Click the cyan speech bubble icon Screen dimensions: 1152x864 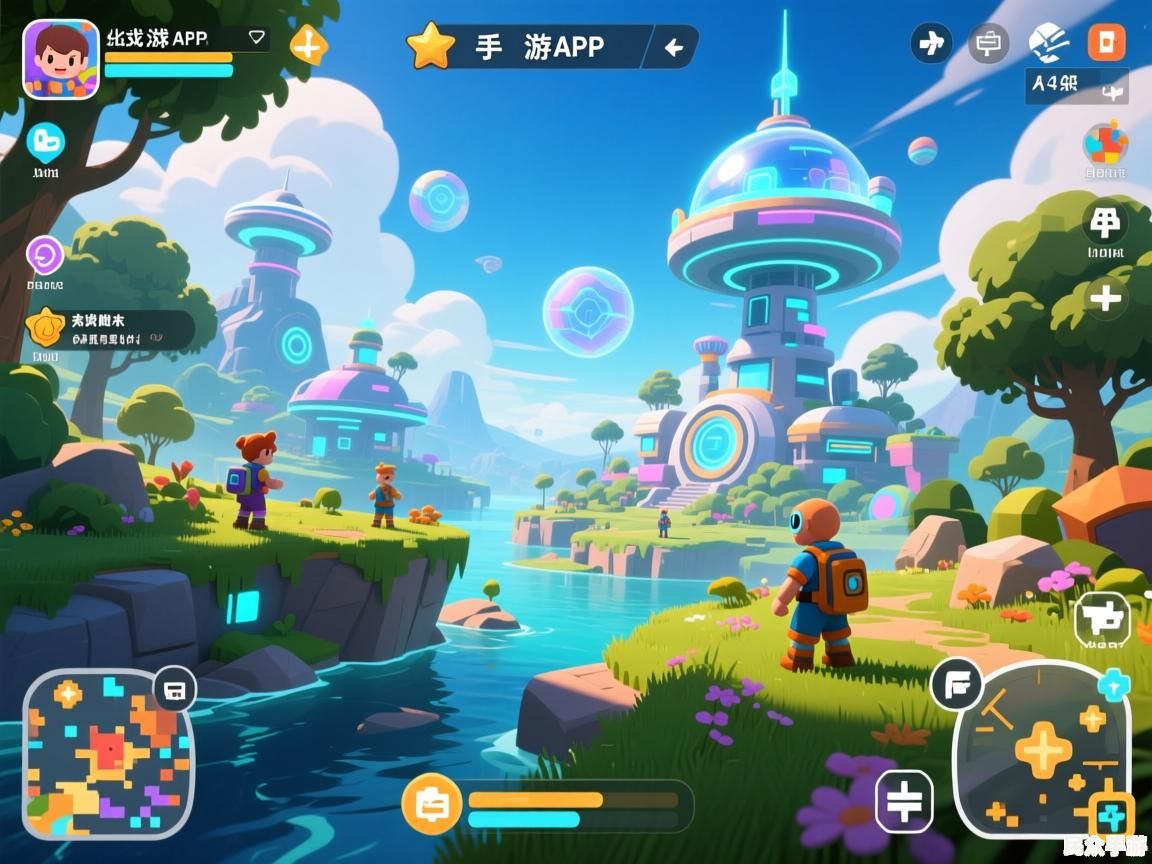46,142
